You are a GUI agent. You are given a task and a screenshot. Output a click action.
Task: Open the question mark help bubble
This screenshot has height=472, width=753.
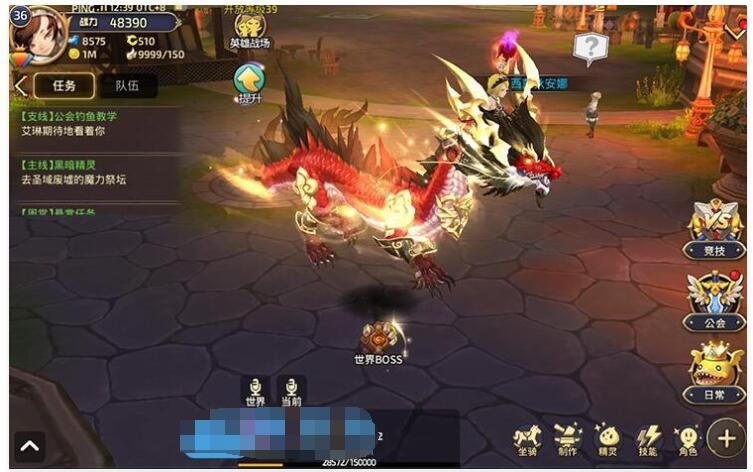click(590, 47)
